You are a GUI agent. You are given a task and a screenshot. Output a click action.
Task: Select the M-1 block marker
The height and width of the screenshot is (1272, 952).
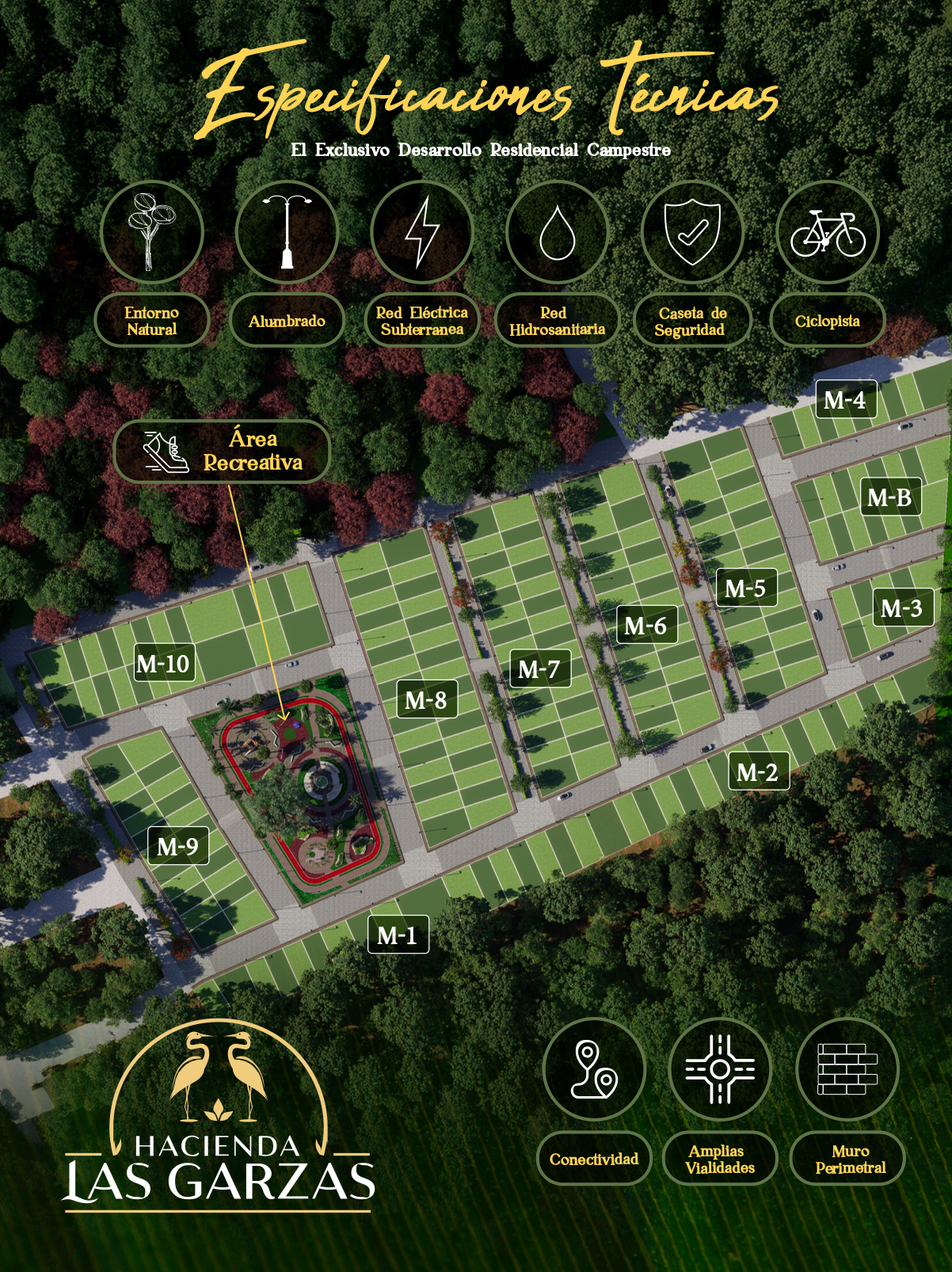click(398, 935)
